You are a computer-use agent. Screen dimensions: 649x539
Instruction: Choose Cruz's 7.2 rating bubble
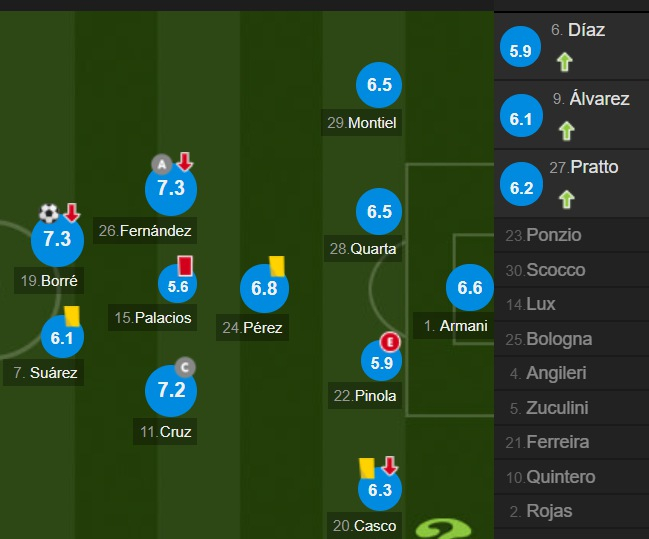tap(171, 390)
